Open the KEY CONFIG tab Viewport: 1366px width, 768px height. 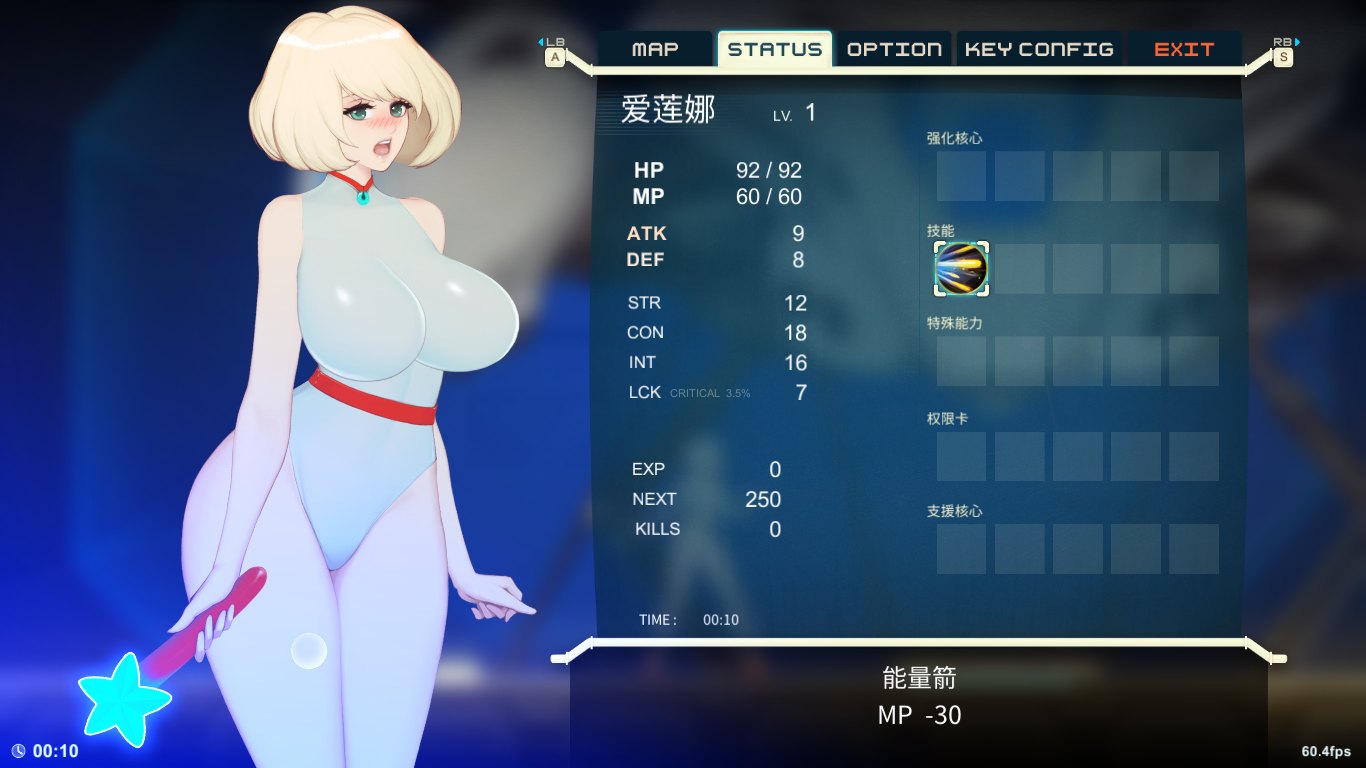1039,49
